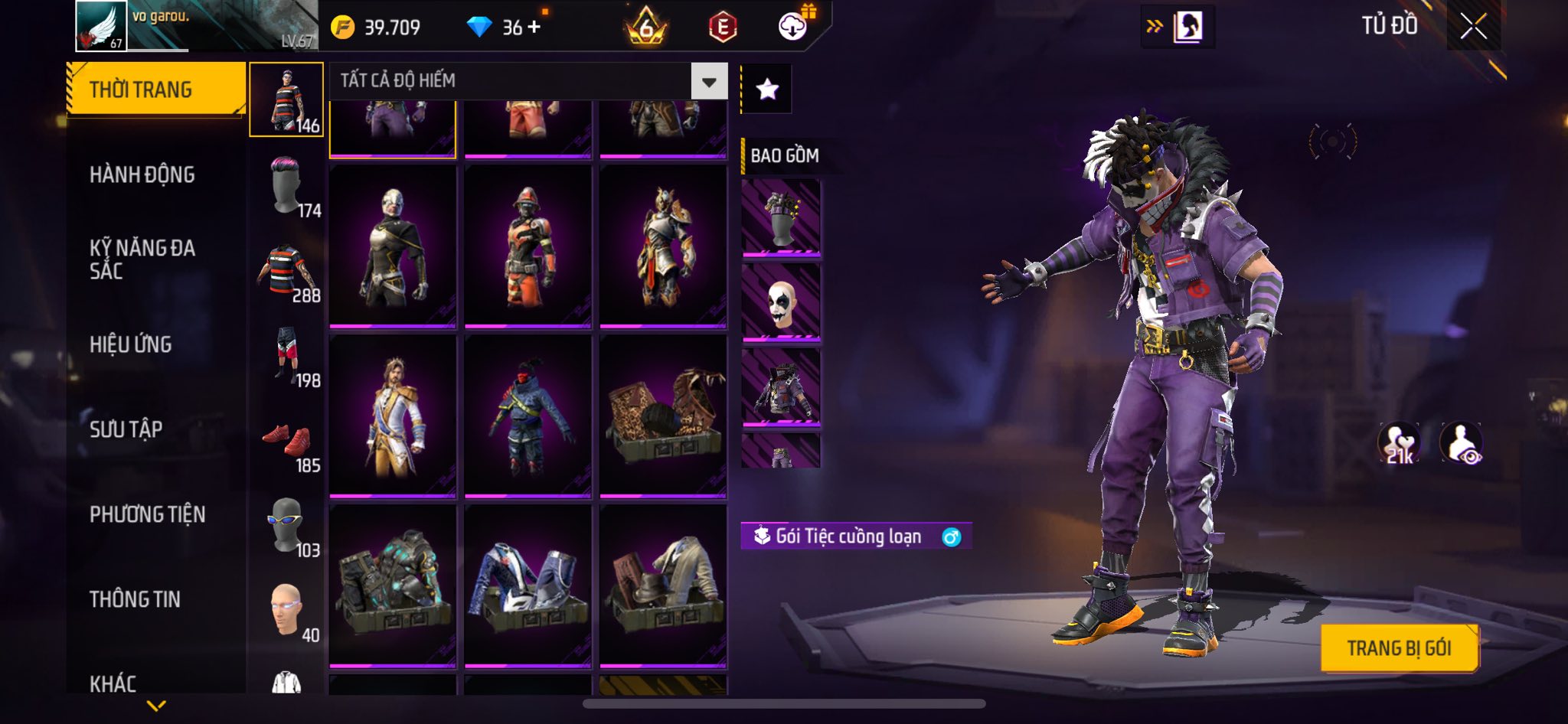Pick the leopard print clothing crate
The width and height of the screenshot is (1568, 724).
(663, 416)
